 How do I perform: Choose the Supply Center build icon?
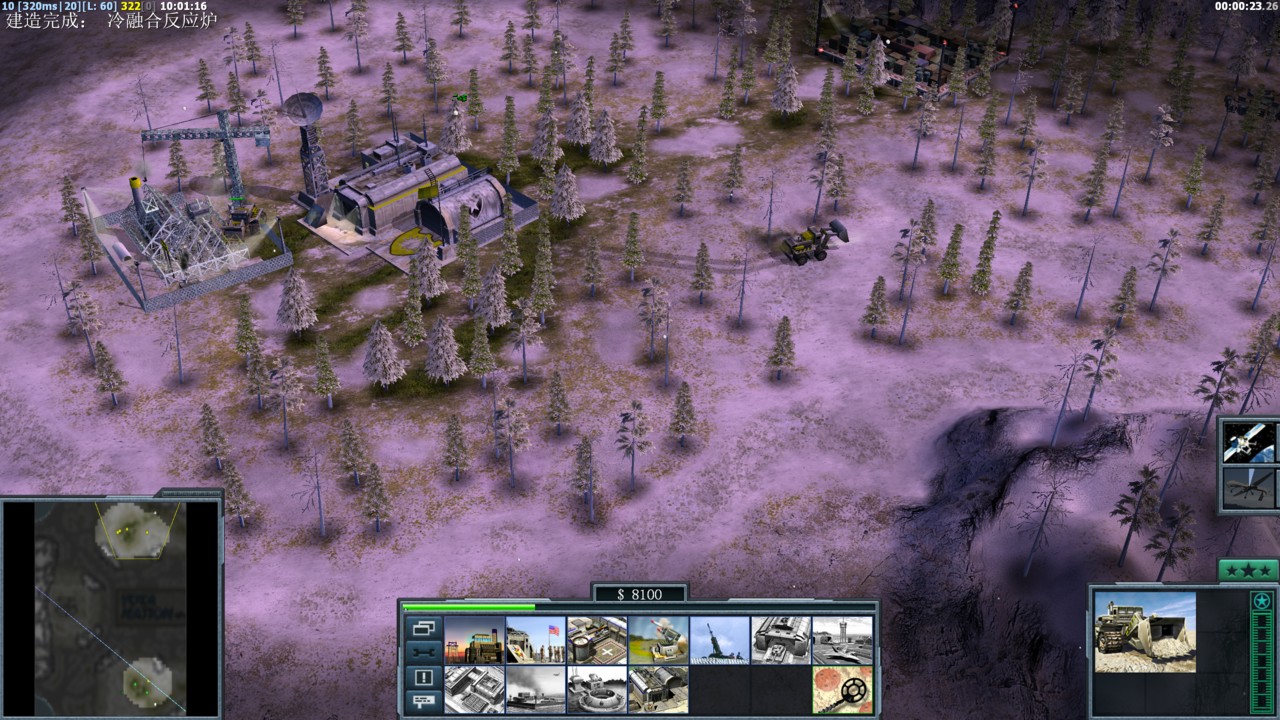(596, 639)
